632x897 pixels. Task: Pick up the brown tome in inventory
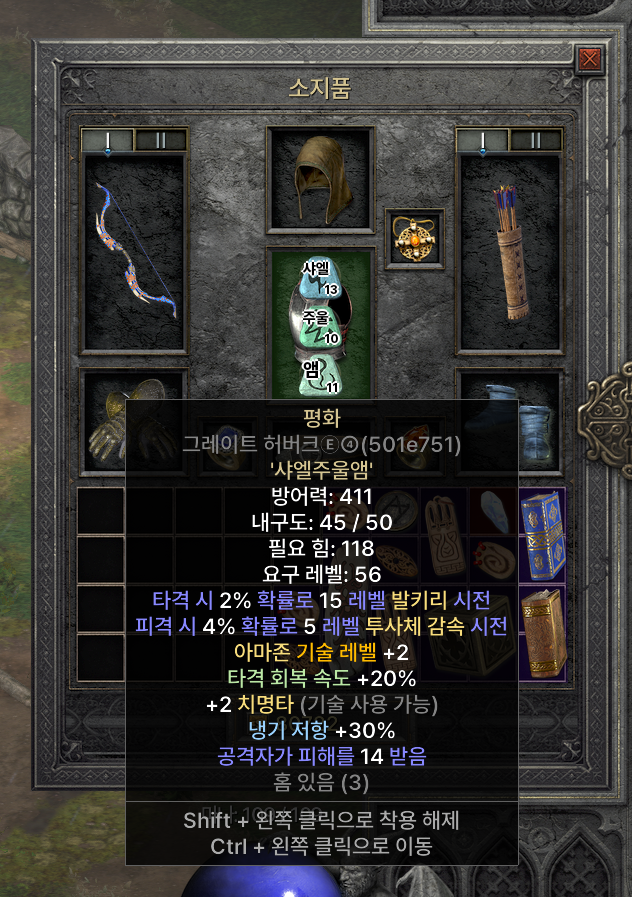pyautogui.click(x=542, y=632)
